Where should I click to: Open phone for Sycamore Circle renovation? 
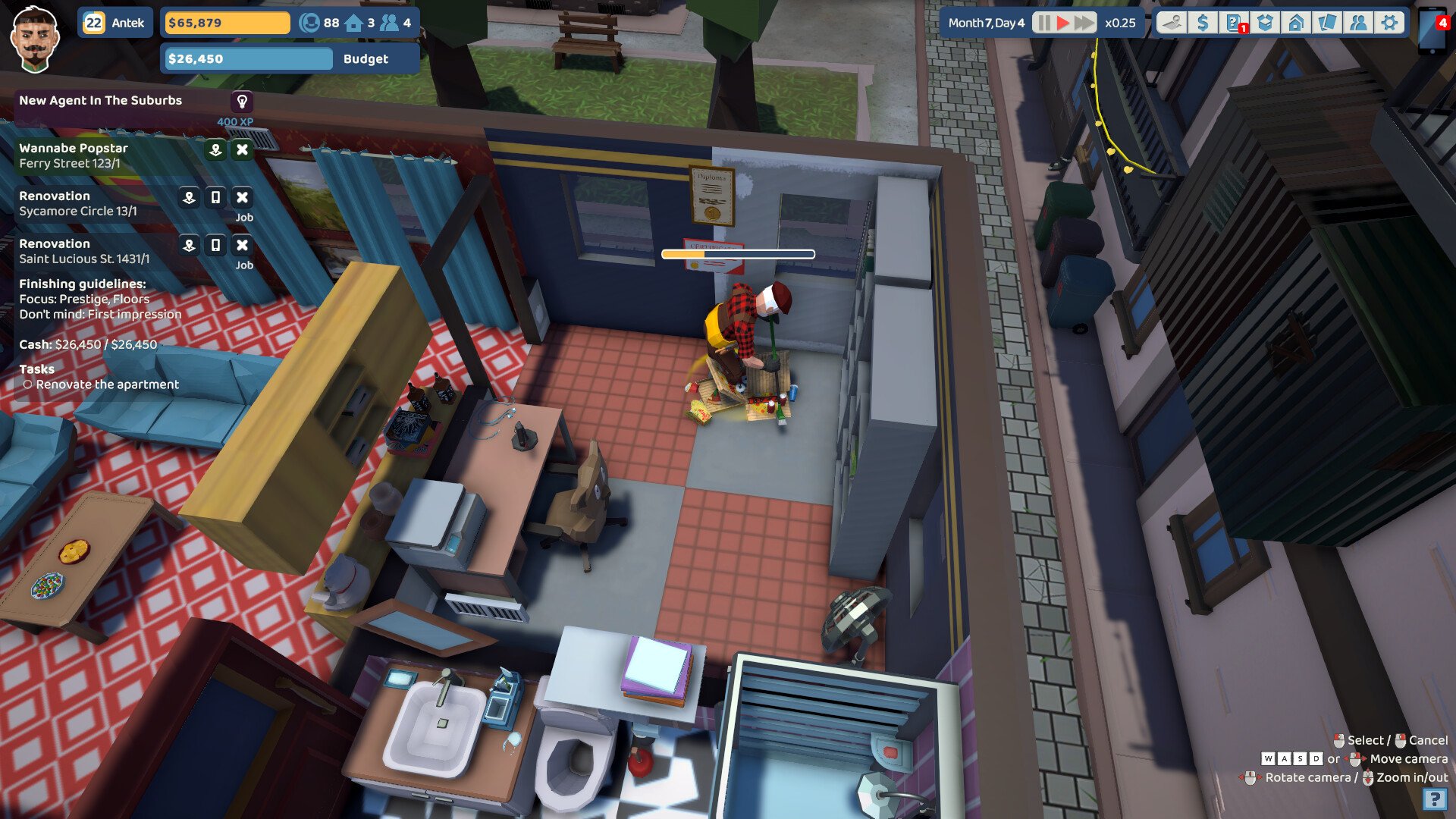215,197
